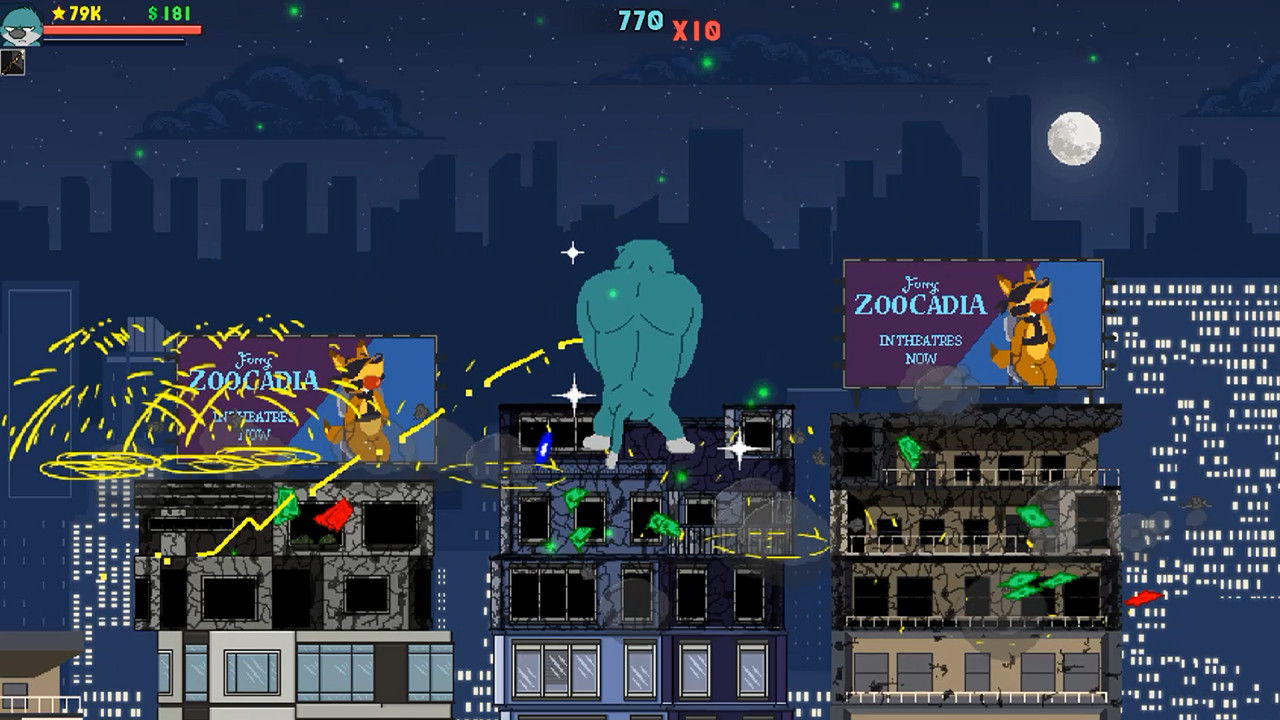1280x720 pixels.
Task: Click the empty stamina bar below health
Action: coord(114,41)
